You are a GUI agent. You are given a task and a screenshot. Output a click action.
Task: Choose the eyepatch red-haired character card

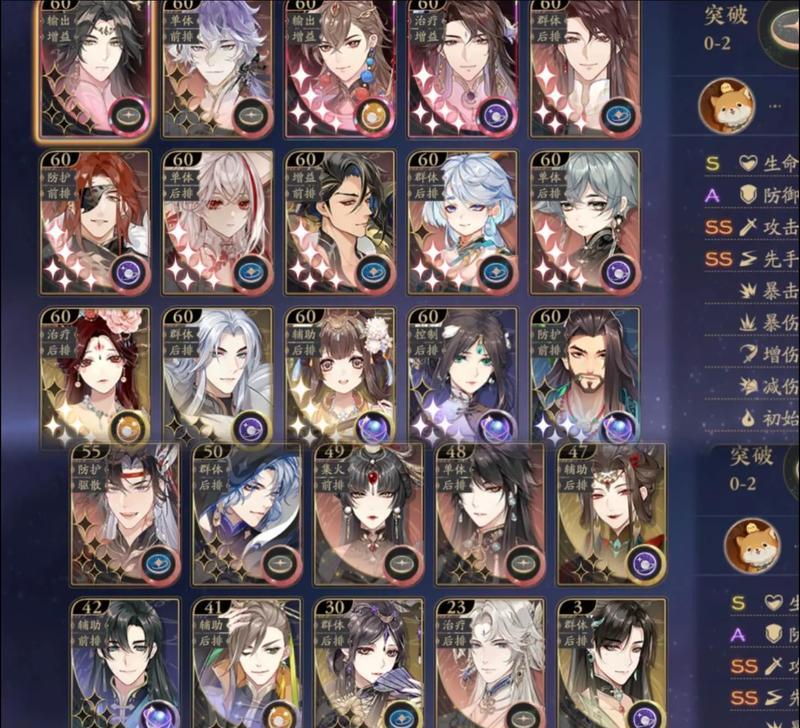click(x=95, y=222)
